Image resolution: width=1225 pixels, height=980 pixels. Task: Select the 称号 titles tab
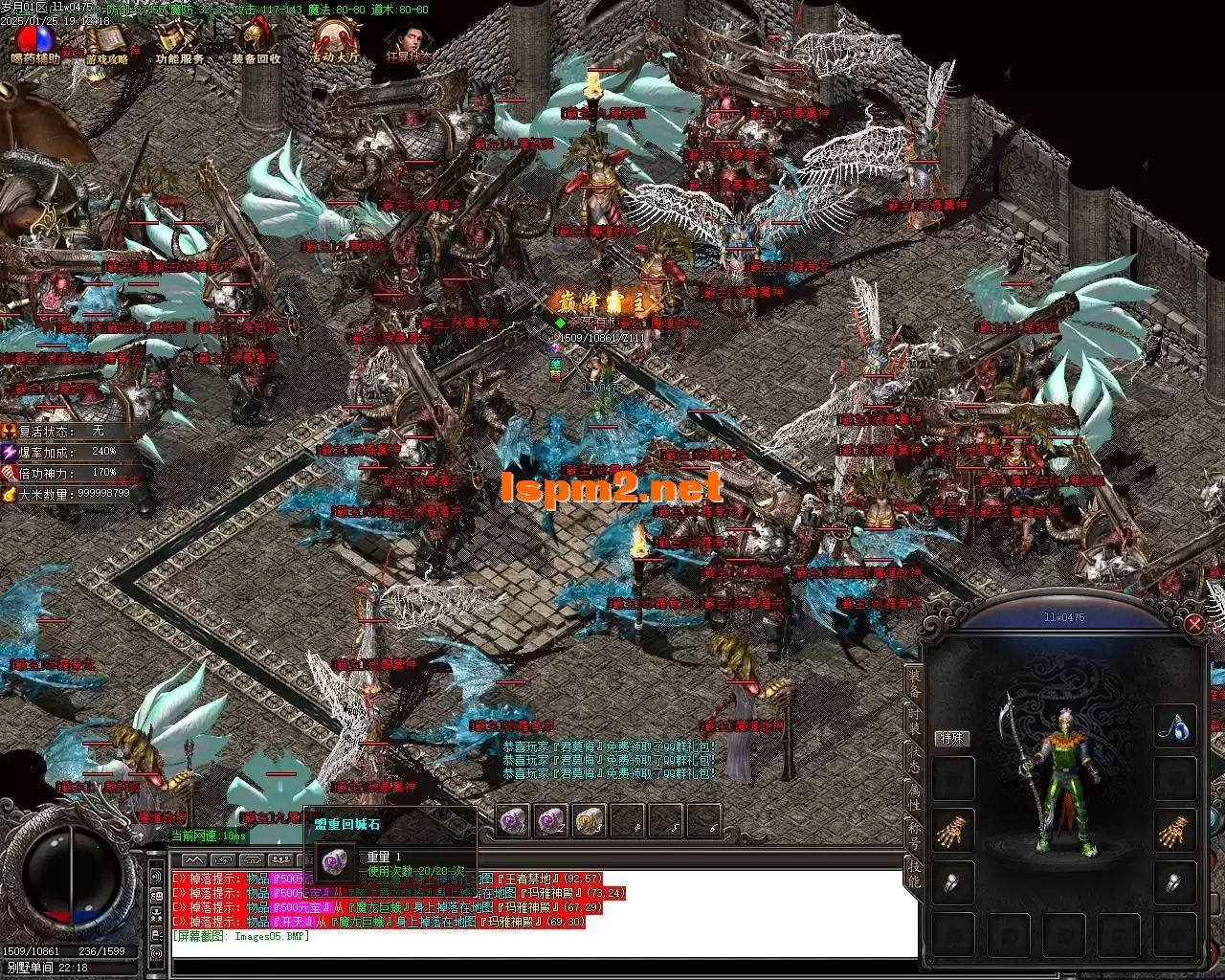[916, 835]
